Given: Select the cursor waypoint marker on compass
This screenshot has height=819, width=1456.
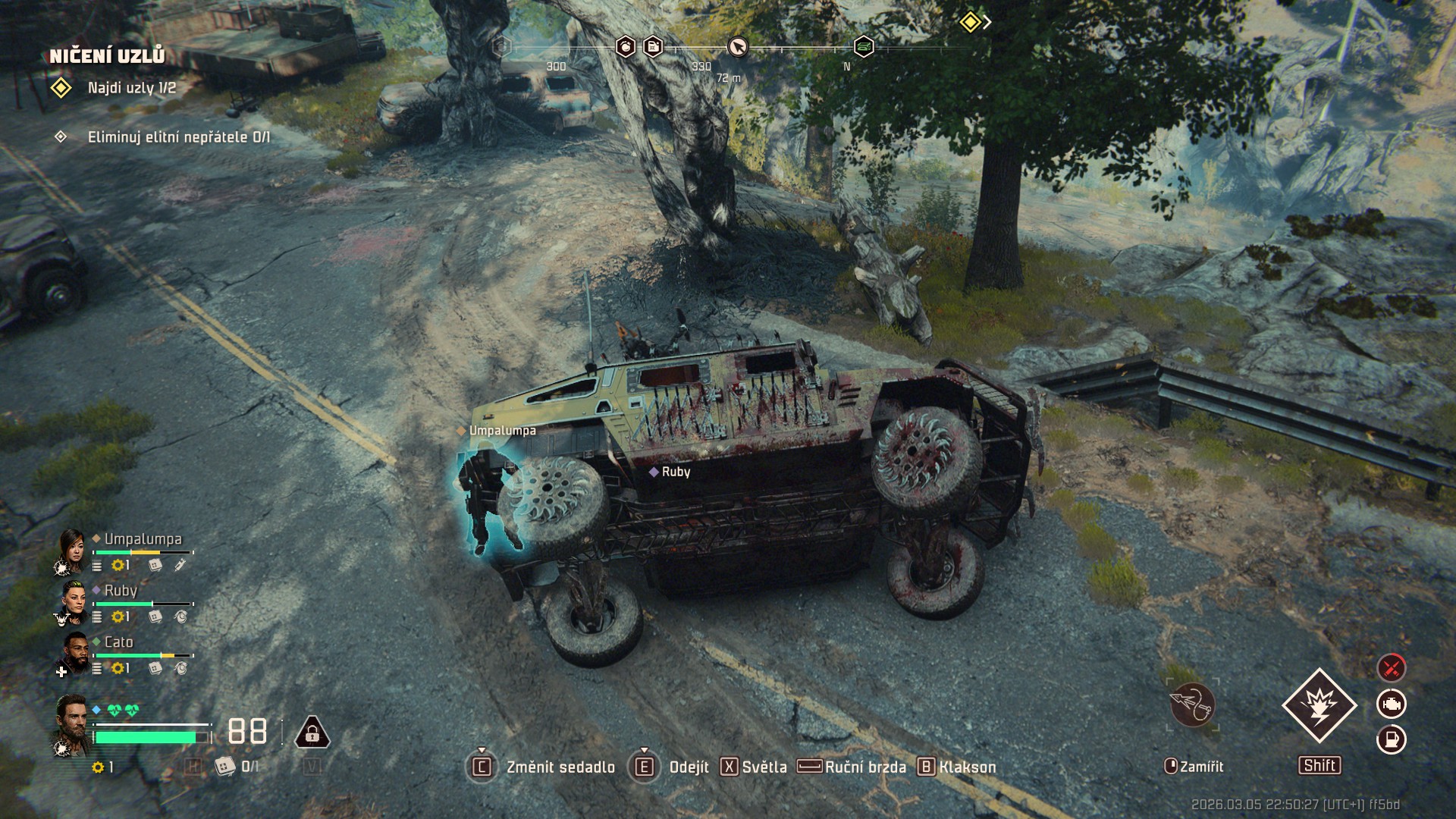Looking at the screenshot, I should [737, 47].
